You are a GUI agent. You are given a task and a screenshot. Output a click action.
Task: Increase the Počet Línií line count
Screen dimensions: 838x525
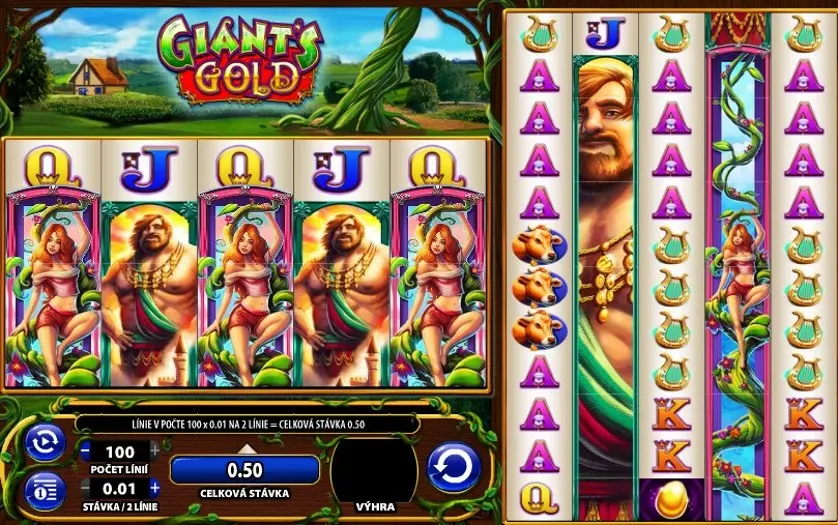(154, 450)
